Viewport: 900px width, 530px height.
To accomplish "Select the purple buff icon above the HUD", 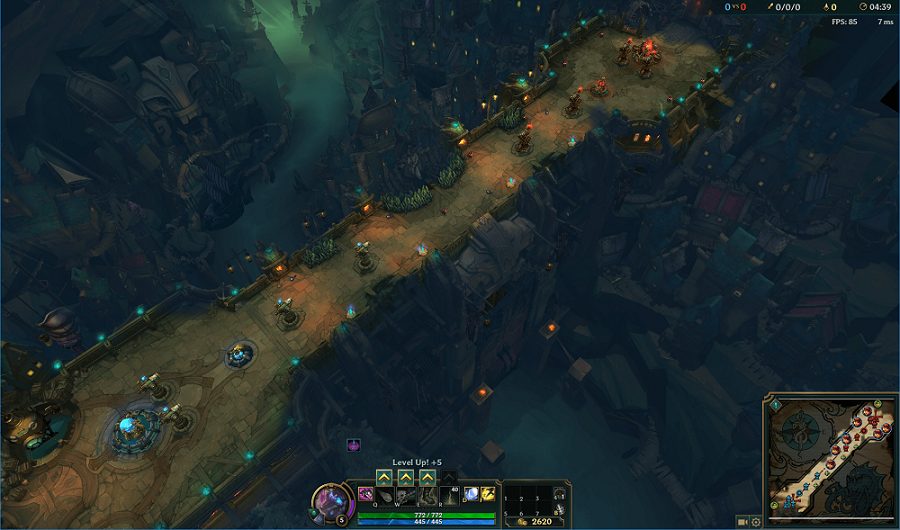I will tap(354, 445).
